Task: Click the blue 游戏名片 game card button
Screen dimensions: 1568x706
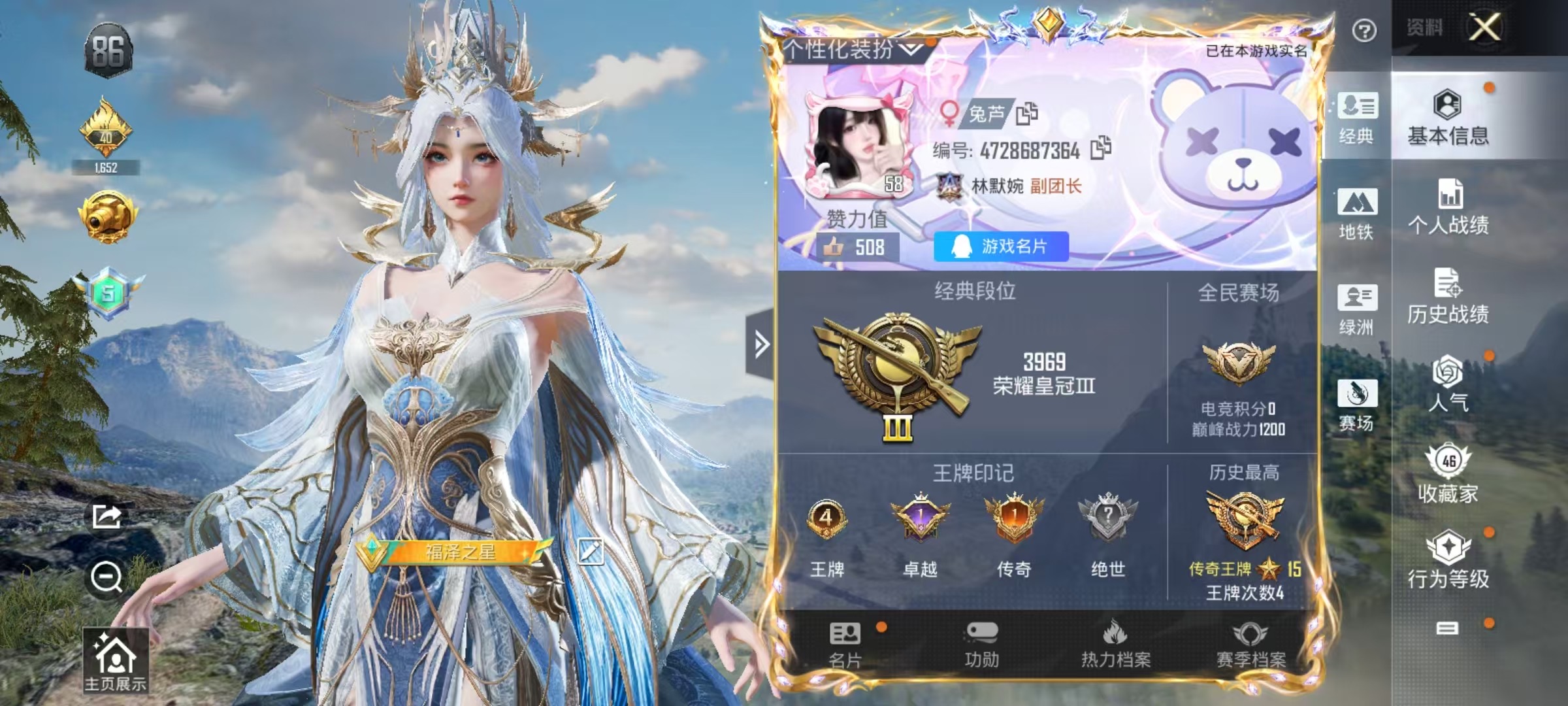Action: [1001, 246]
